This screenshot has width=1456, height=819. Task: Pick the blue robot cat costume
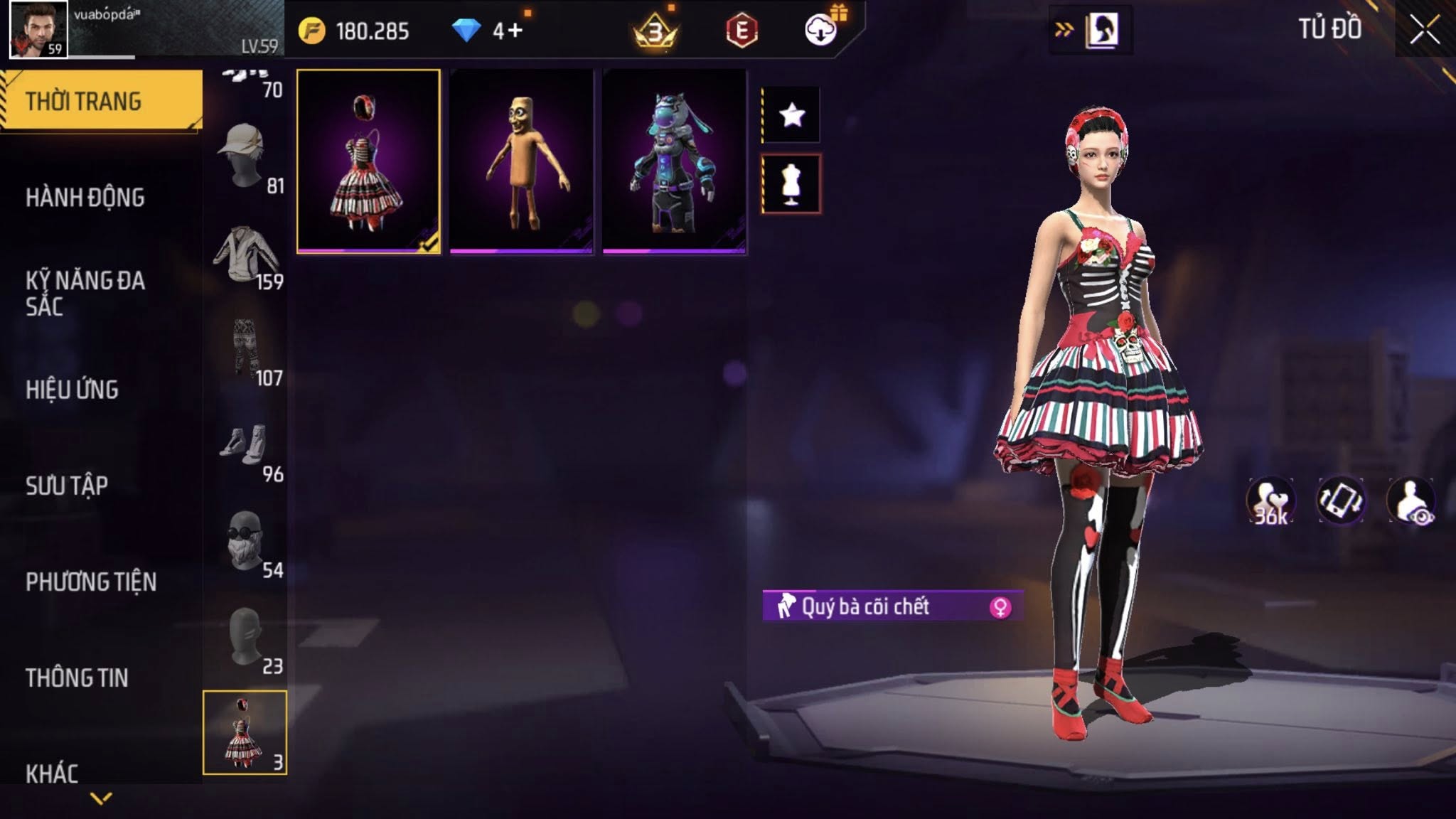tap(674, 161)
